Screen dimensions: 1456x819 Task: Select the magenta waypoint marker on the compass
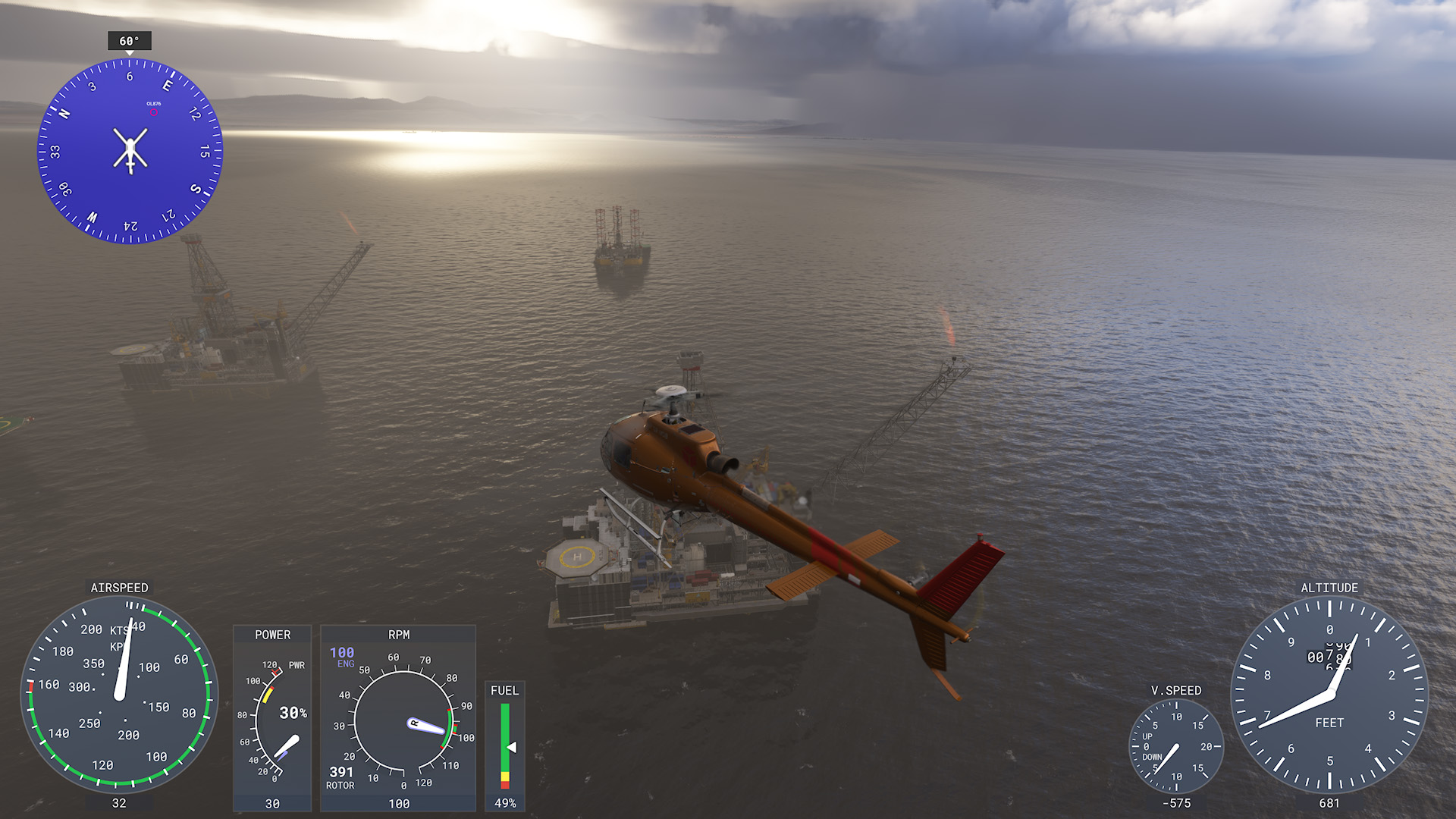click(154, 113)
